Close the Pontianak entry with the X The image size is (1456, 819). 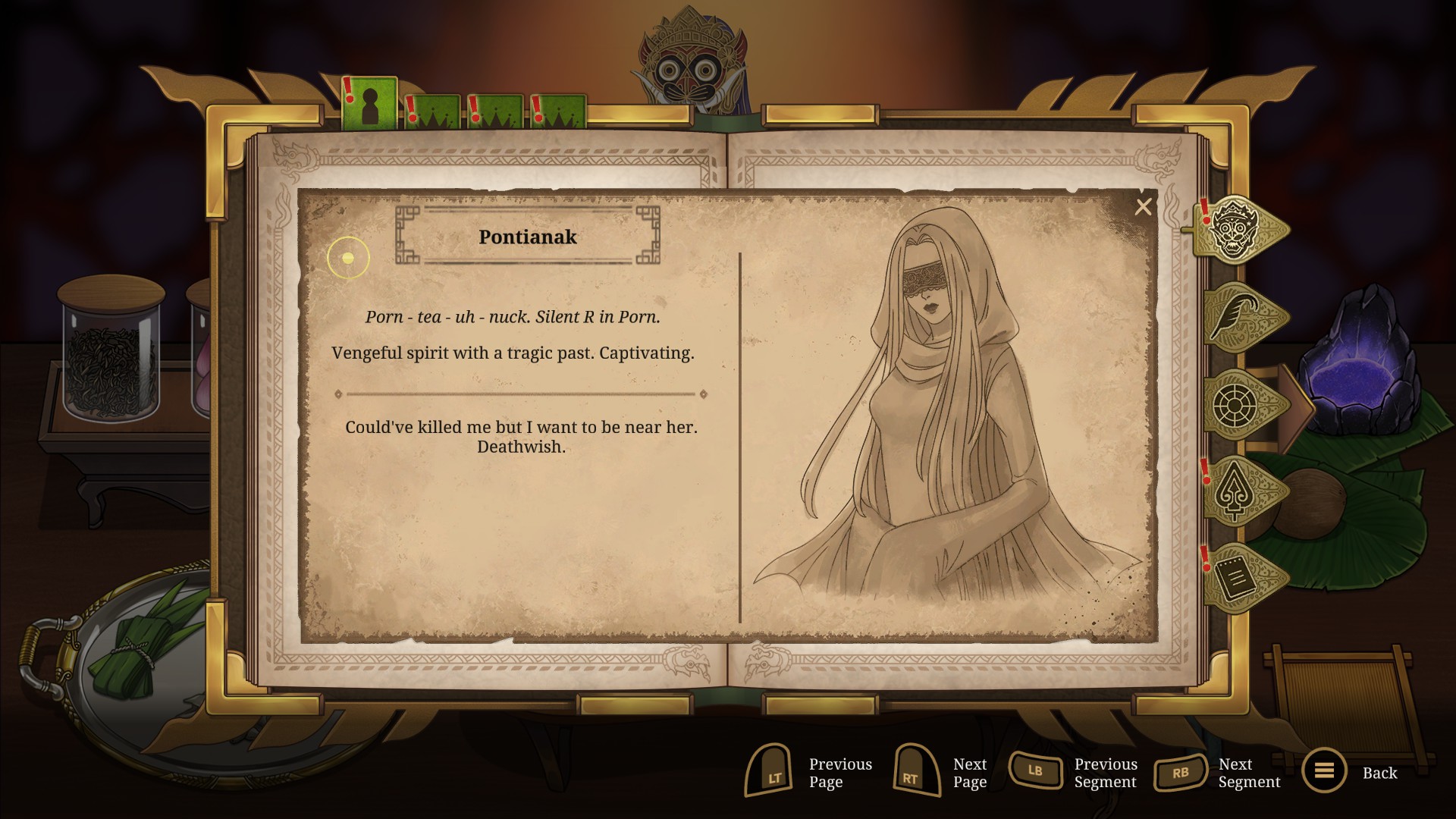[x=1143, y=207]
